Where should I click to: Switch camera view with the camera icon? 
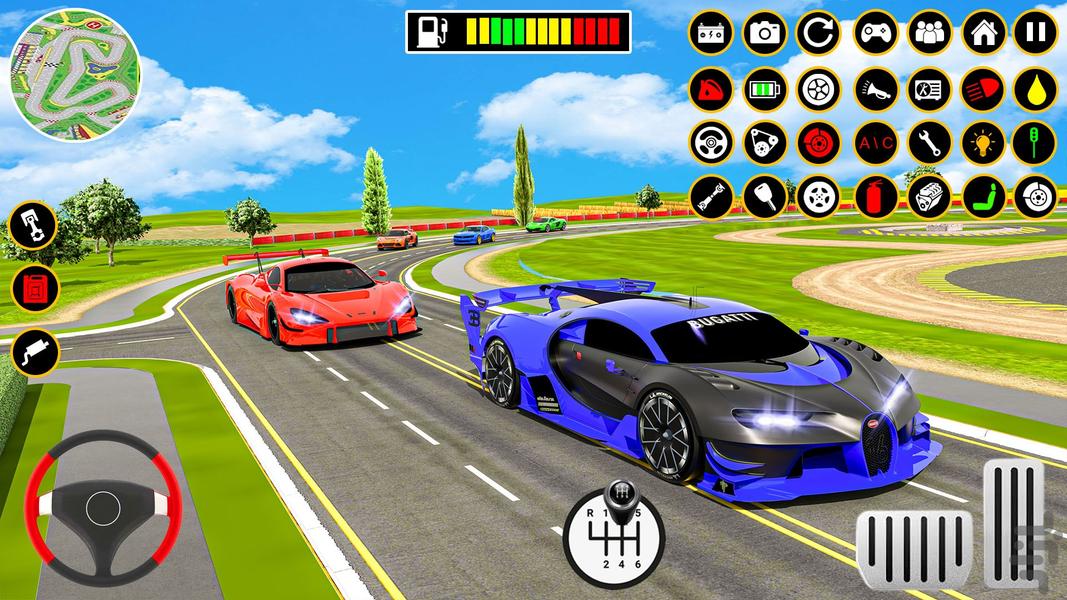click(x=765, y=33)
